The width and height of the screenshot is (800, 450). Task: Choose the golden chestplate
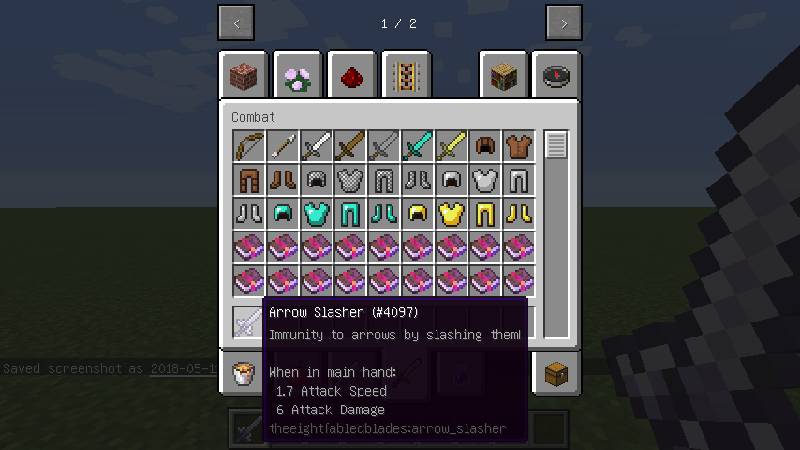click(452, 214)
